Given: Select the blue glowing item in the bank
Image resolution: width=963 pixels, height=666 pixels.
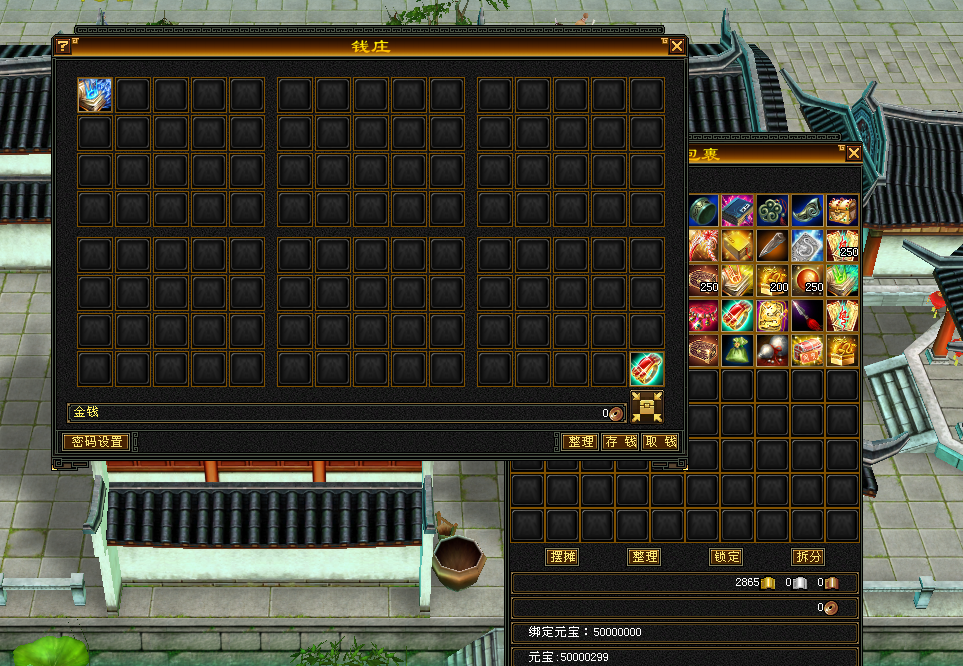Looking at the screenshot, I should 95,95.
